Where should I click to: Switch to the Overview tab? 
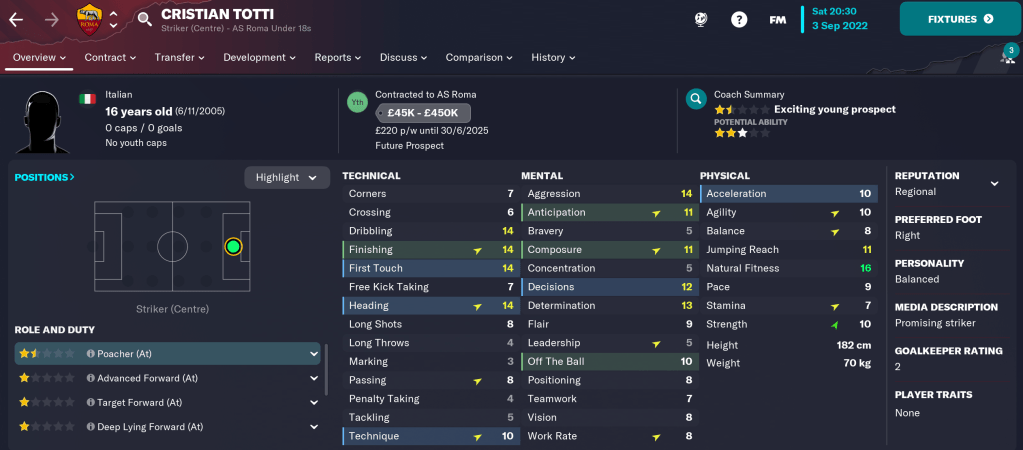click(x=39, y=58)
